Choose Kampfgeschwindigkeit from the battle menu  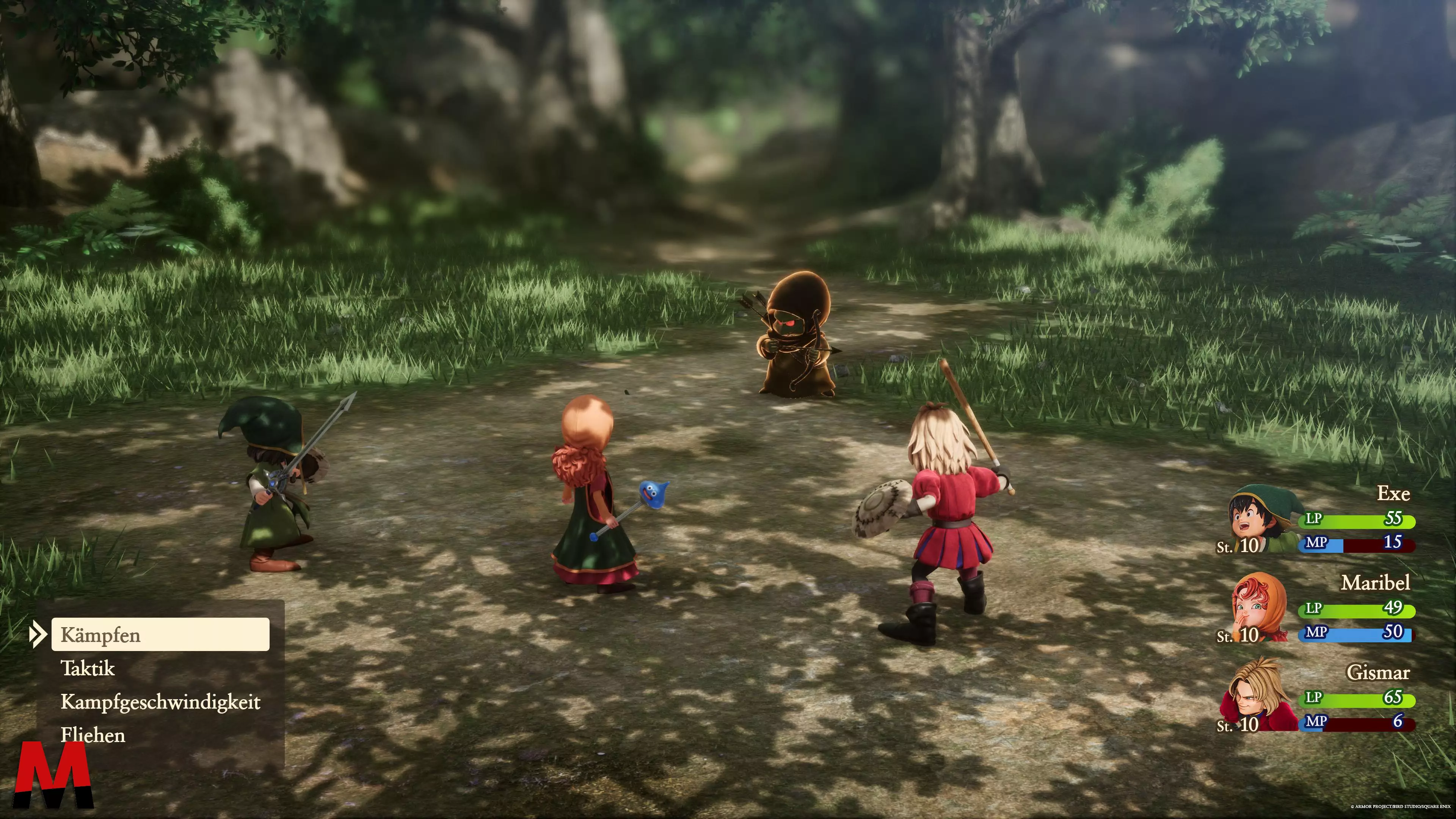(x=160, y=702)
